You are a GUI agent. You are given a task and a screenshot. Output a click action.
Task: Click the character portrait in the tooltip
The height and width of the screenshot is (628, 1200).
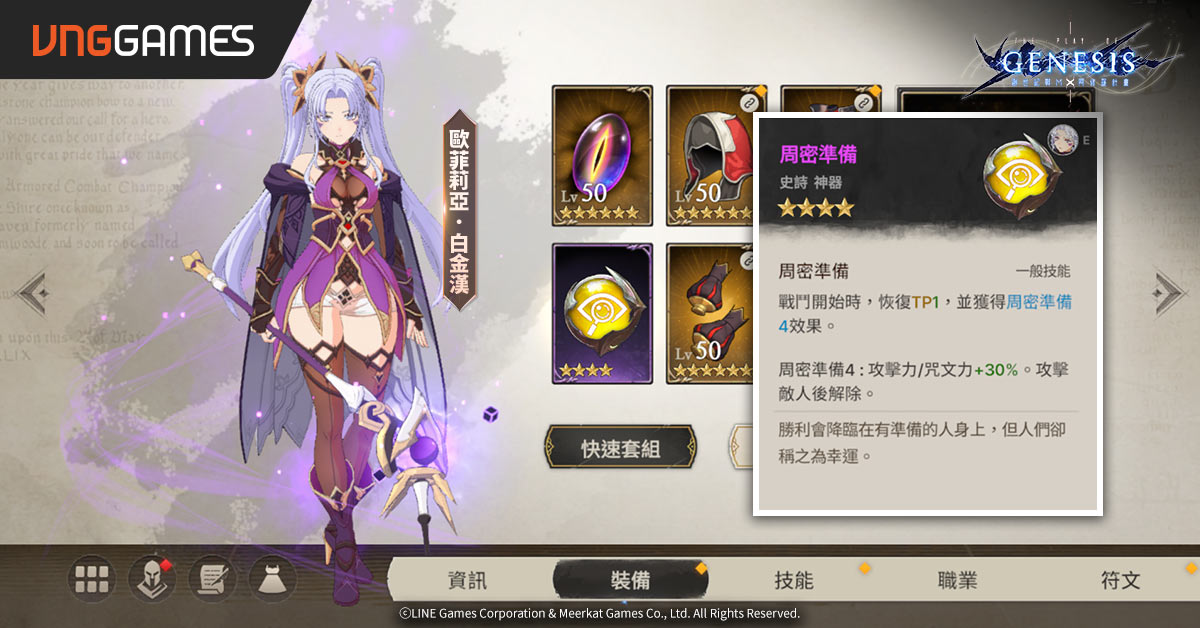tap(1060, 137)
